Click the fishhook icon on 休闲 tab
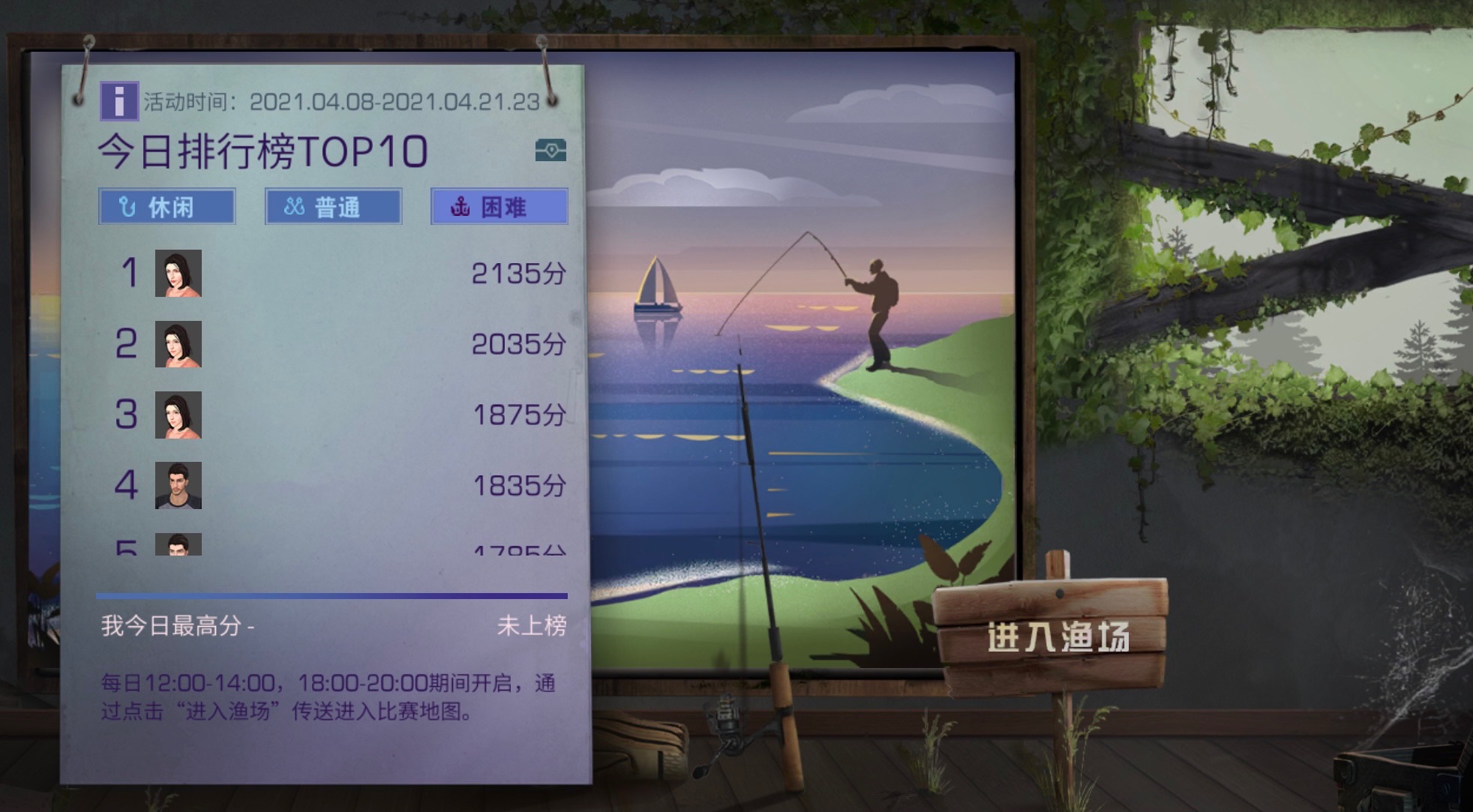This screenshot has height=812, width=1473. [127, 207]
